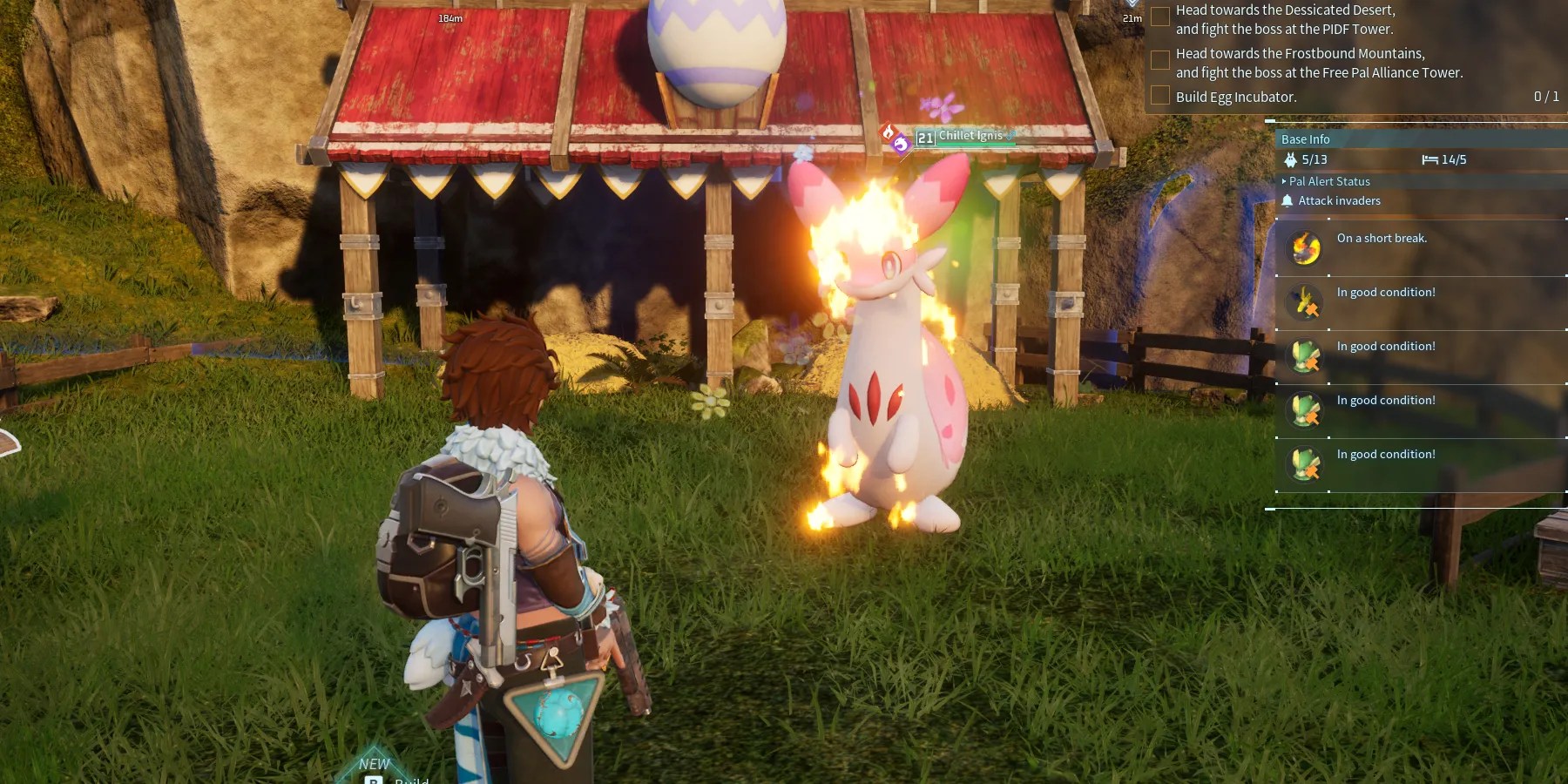This screenshot has width=1568, height=784.
Task: Check the Frostbound Mountains boss quest box
Action: coord(1160,59)
